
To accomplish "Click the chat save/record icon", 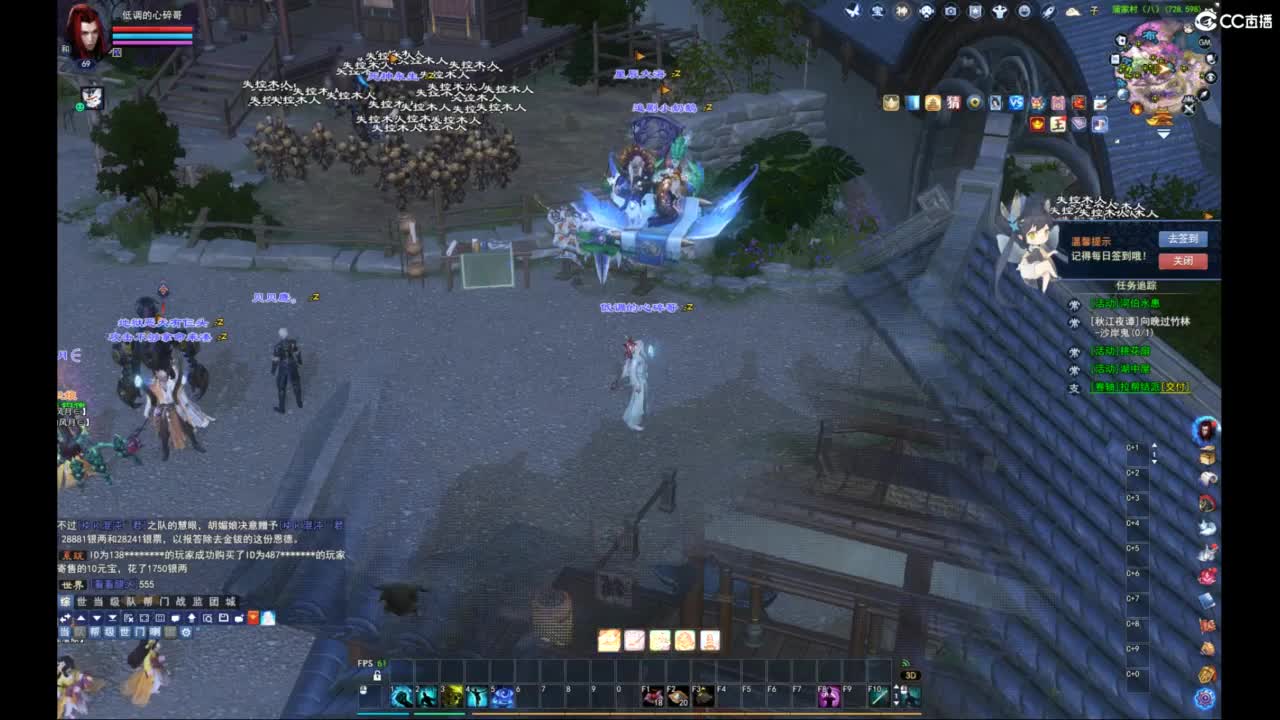I will (x=223, y=618).
